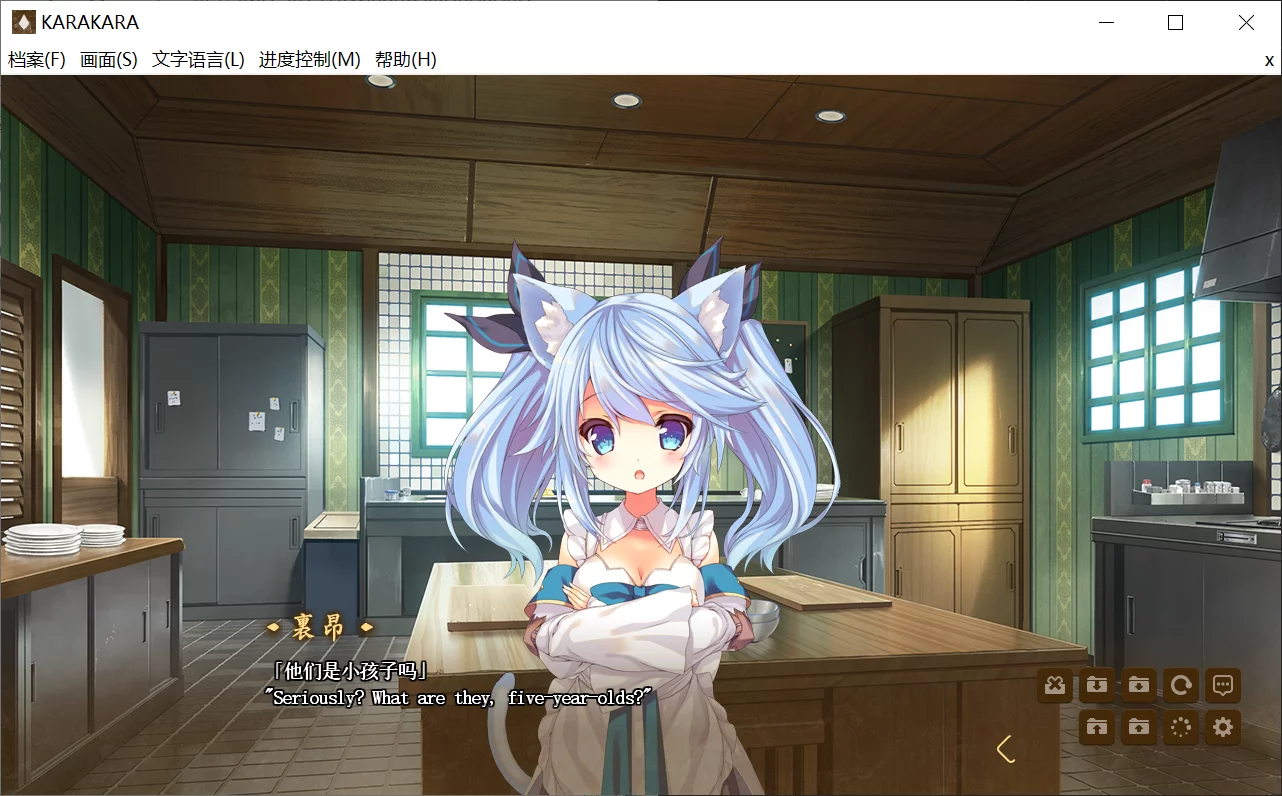Toggle skip mode with the dotted circle icon
The image size is (1282, 796).
click(1181, 727)
